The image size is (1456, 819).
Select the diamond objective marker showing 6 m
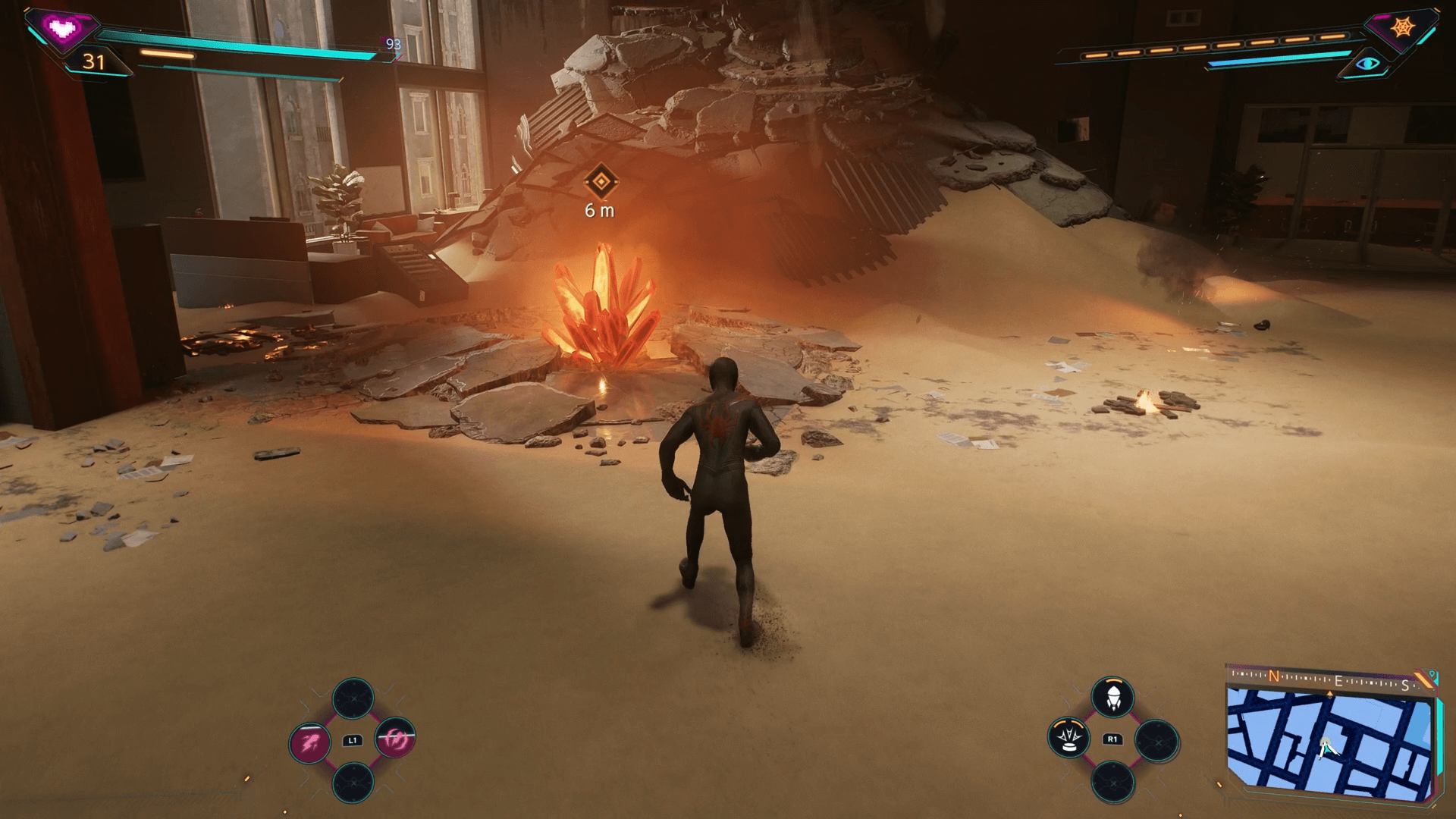pos(601,182)
